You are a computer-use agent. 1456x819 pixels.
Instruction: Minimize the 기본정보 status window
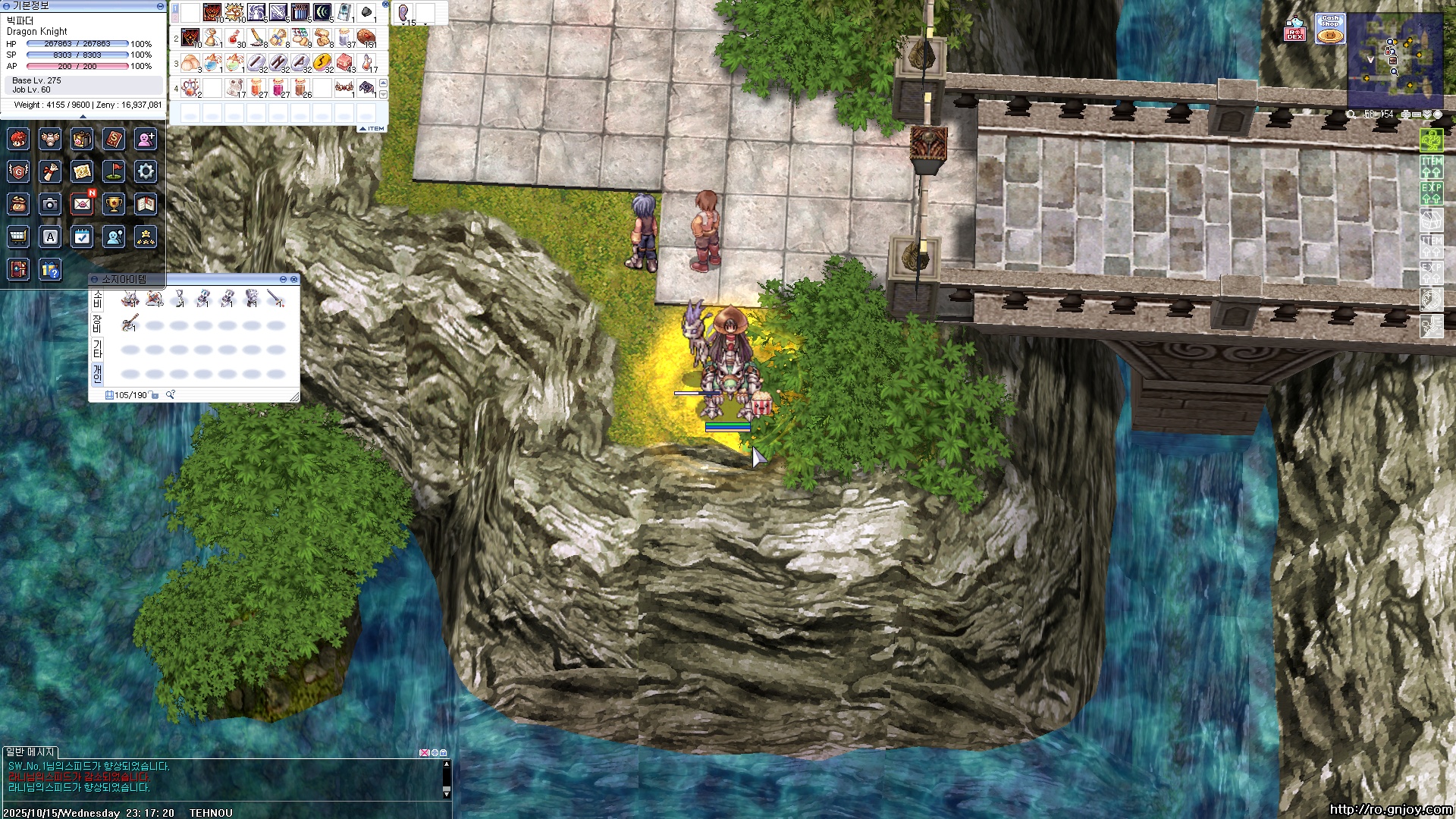click(x=160, y=5)
